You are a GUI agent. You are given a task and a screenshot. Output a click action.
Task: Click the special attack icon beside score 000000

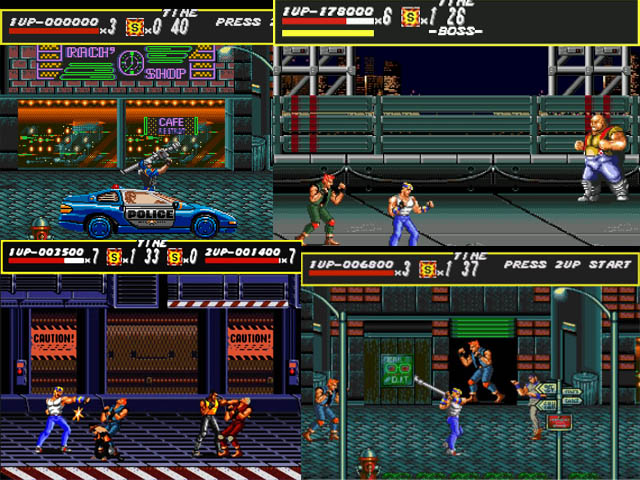[135, 26]
